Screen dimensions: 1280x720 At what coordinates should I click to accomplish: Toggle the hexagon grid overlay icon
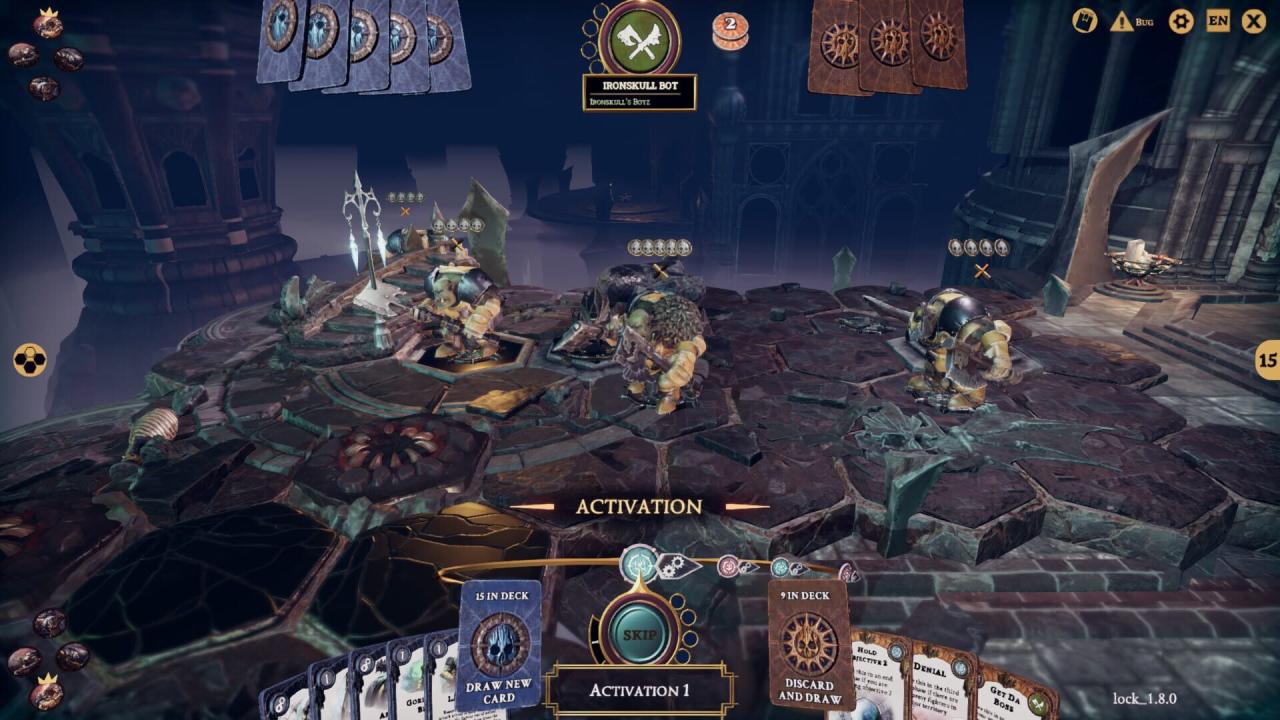29,361
